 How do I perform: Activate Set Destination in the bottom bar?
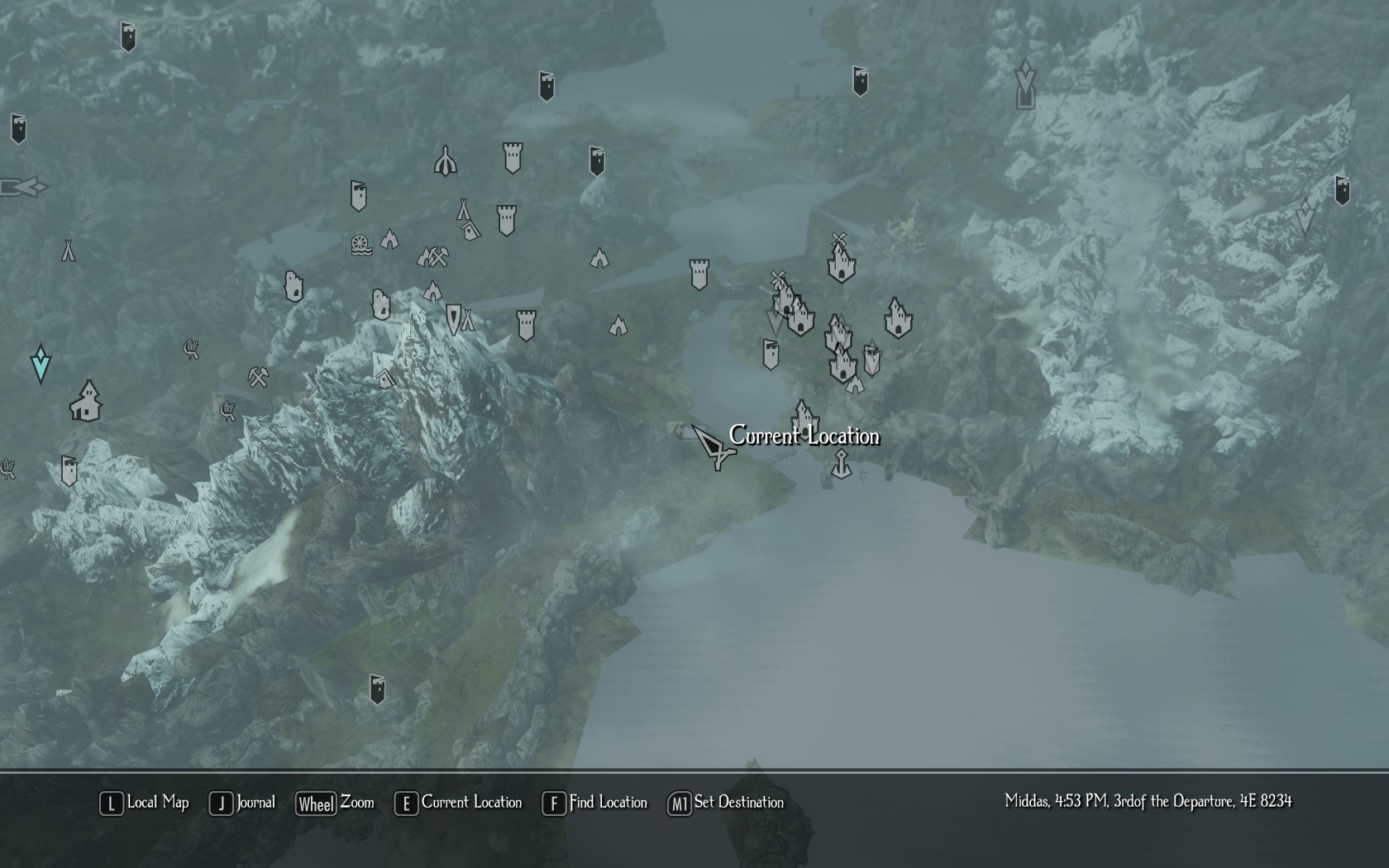[726, 803]
